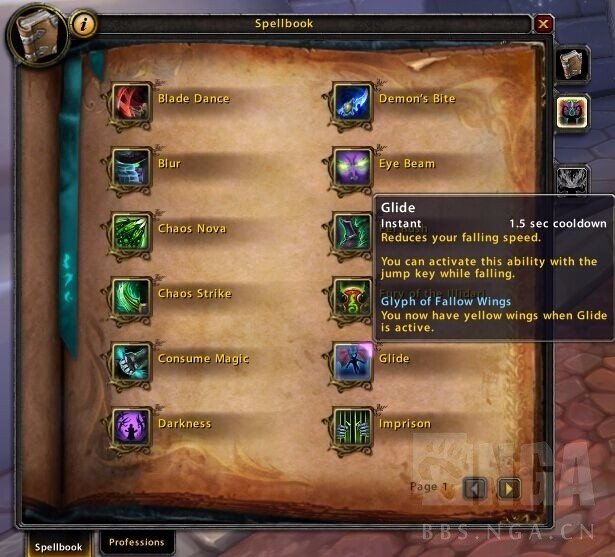The height and width of the screenshot is (557, 615).
Task: Select the Imprison ability icon
Action: click(x=352, y=427)
